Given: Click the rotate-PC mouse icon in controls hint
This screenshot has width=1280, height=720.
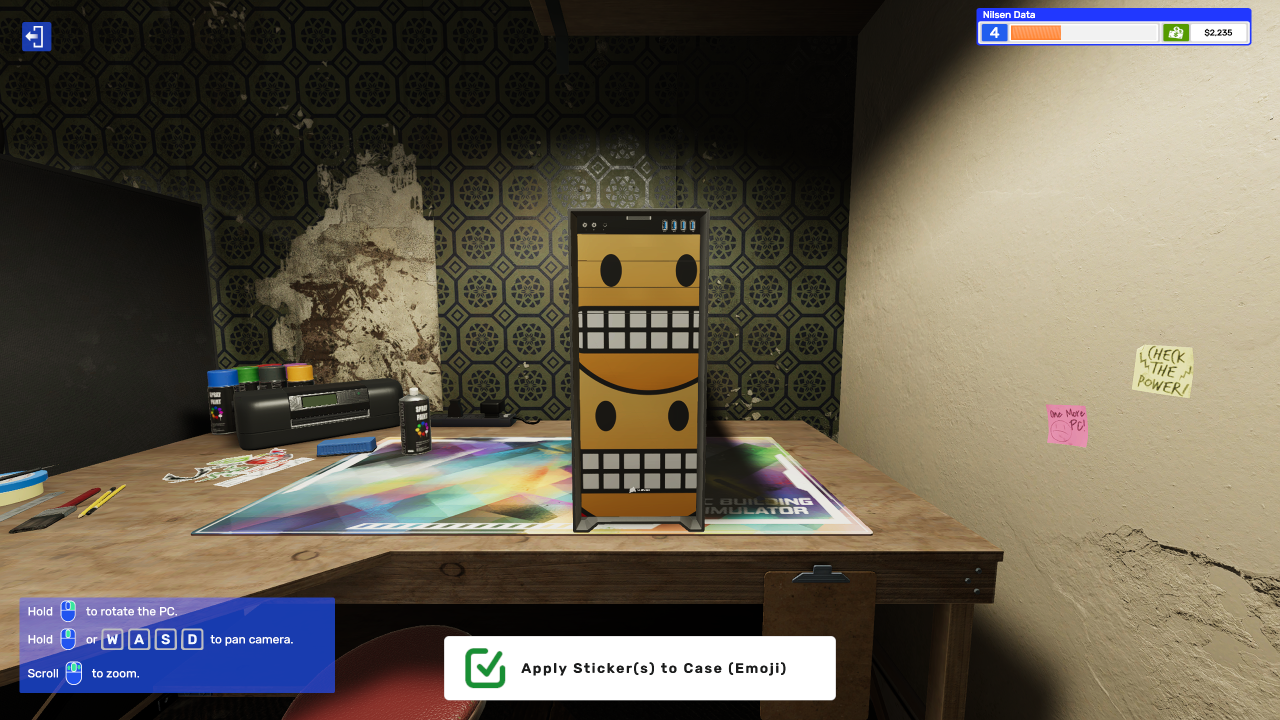Looking at the screenshot, I should 66,611.
